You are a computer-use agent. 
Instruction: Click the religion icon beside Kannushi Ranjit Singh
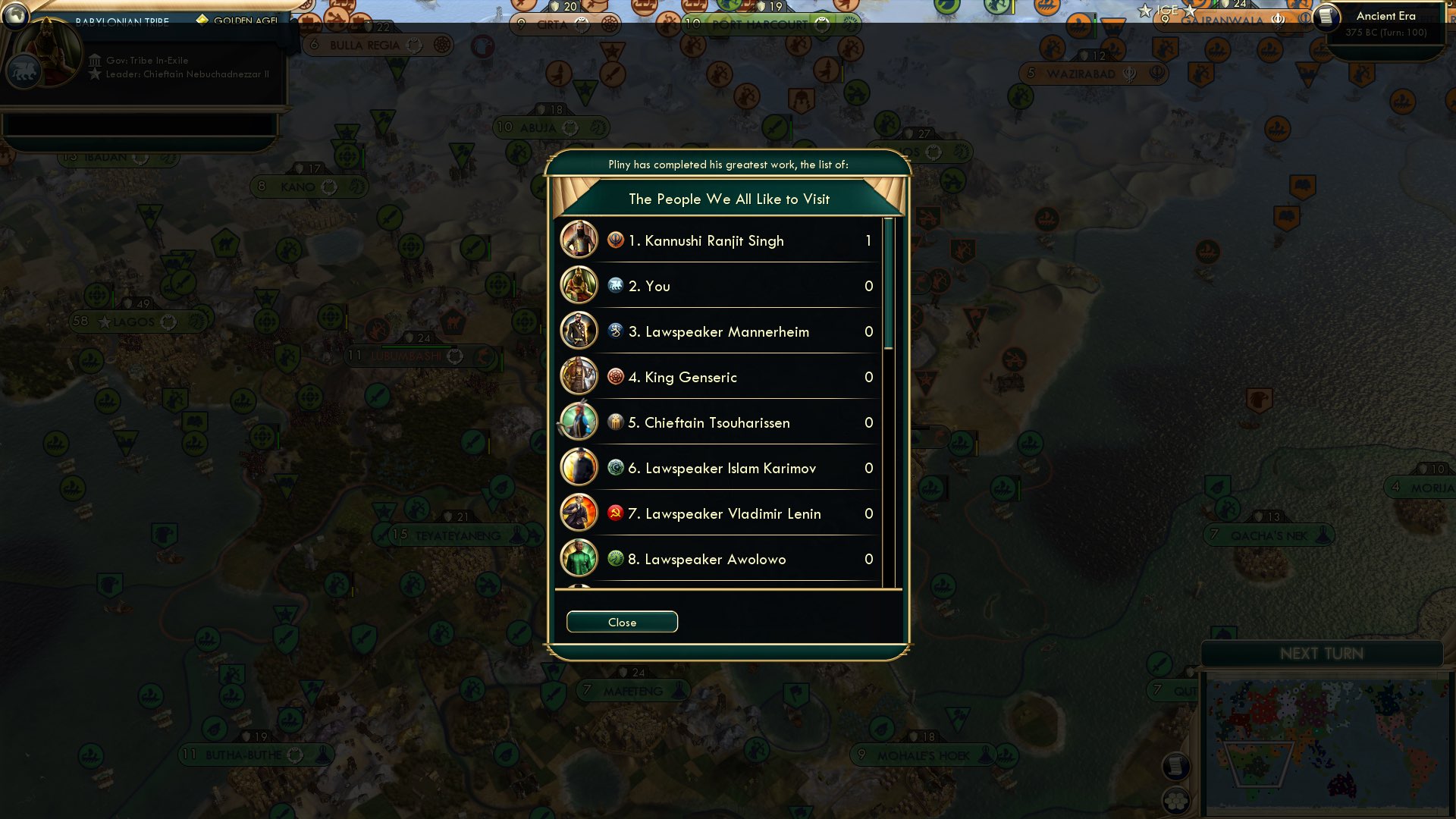point(615,240)
